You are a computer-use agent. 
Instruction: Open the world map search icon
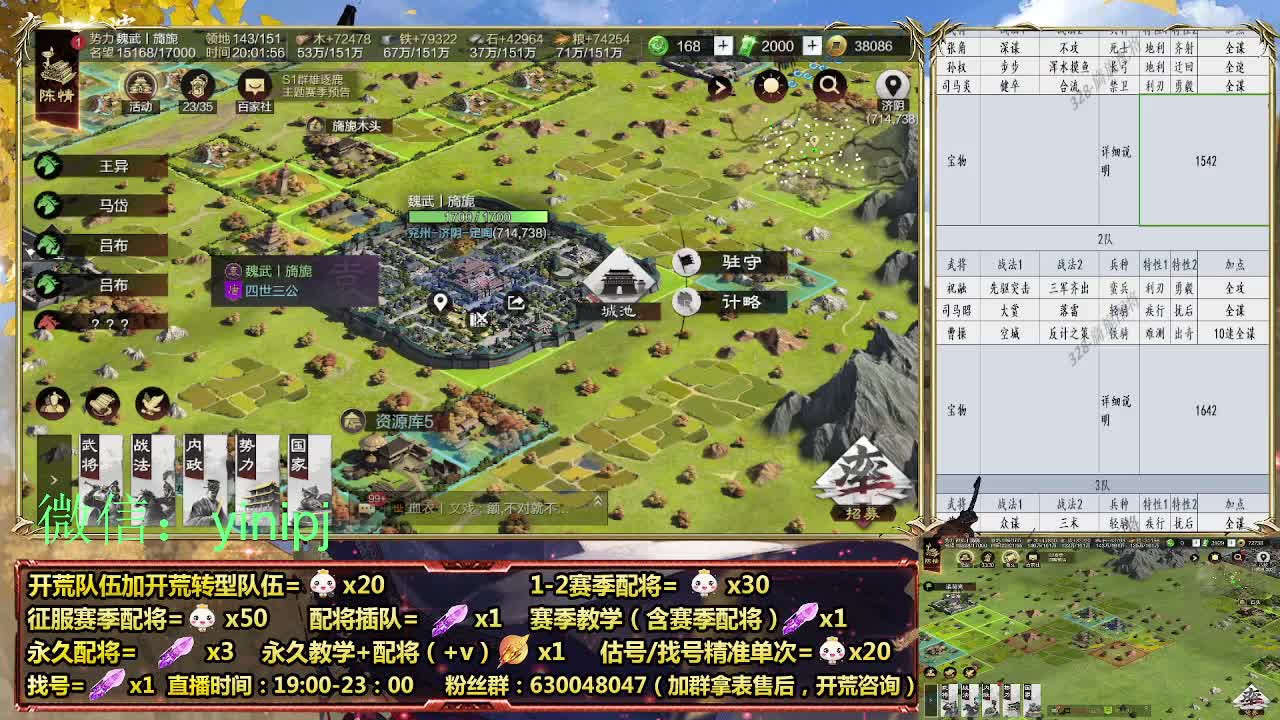[829, 86]
